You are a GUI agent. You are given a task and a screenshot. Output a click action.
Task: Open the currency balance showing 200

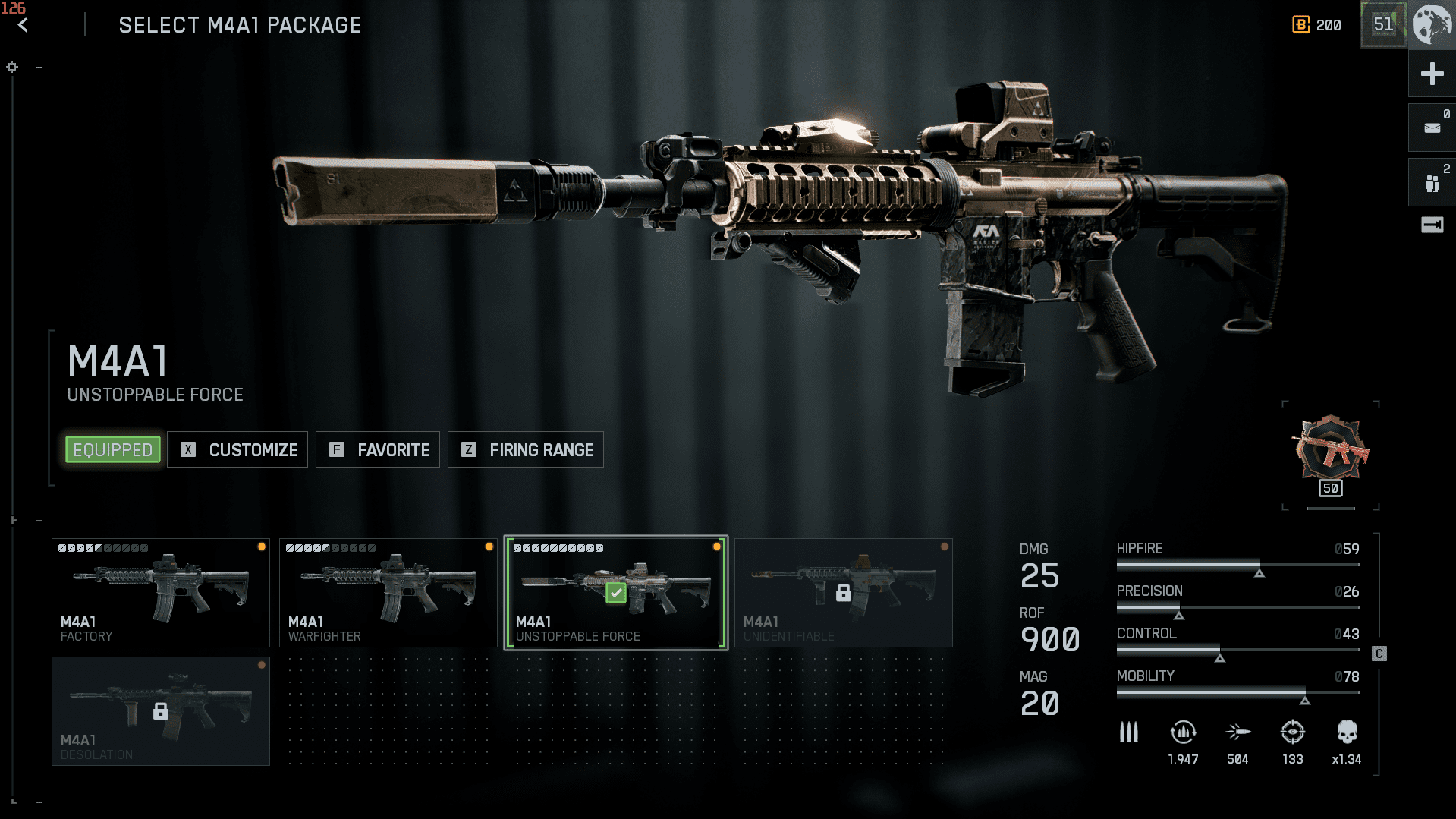tap(1317, 25)
